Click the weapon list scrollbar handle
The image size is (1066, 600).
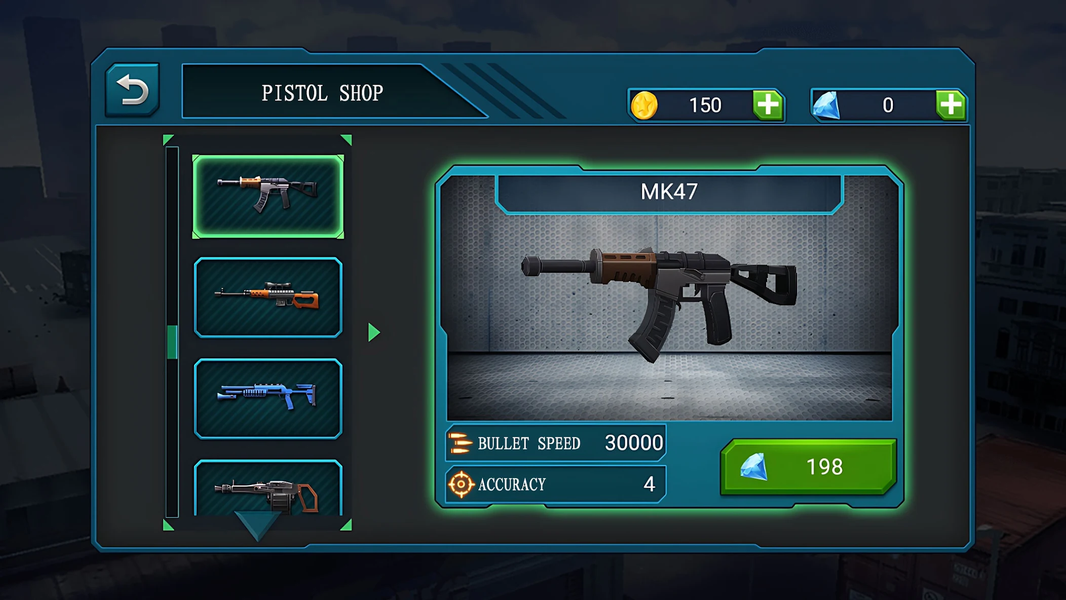point(172,341)
